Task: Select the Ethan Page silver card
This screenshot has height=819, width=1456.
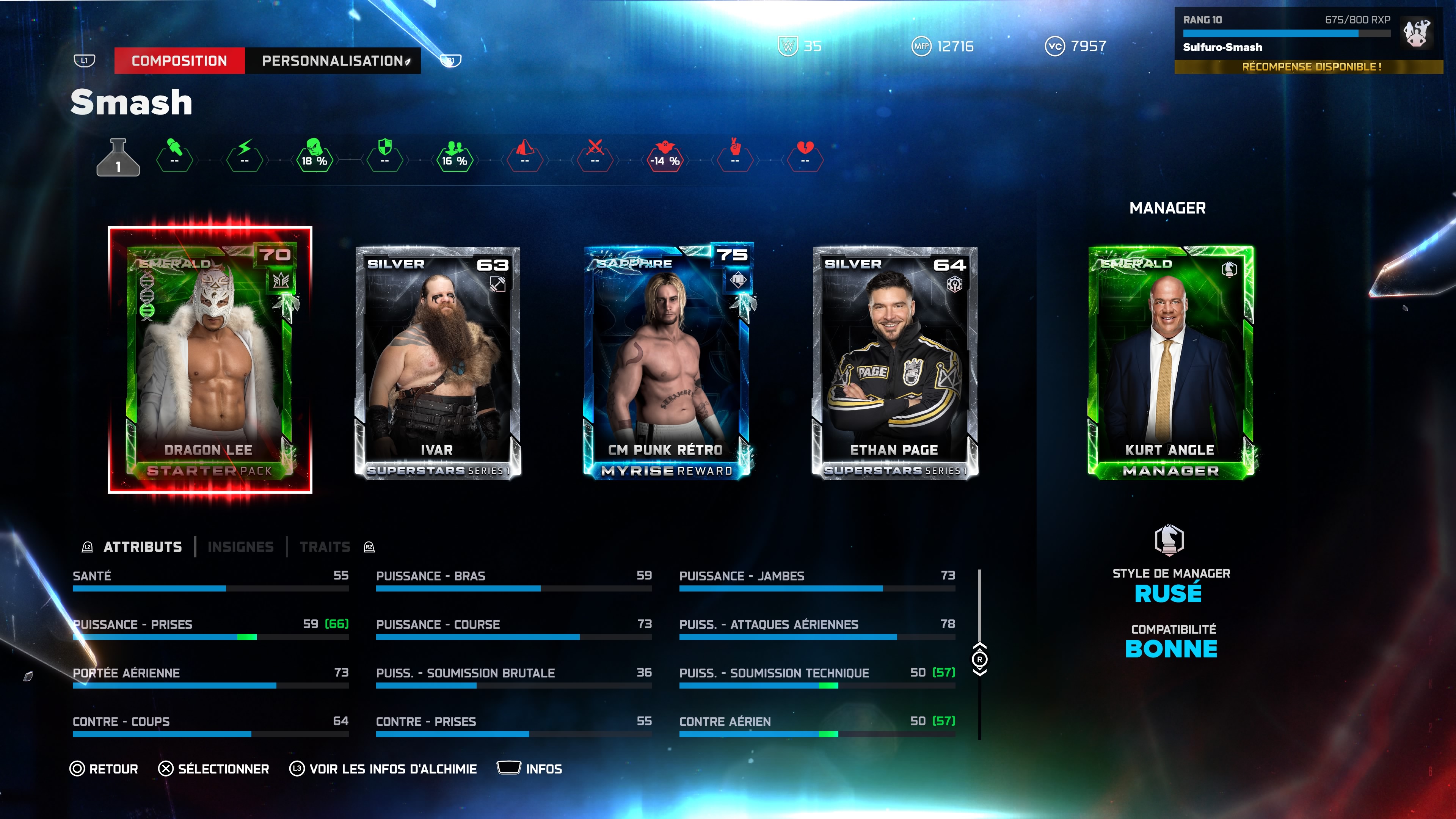Action: pos(895,362)
